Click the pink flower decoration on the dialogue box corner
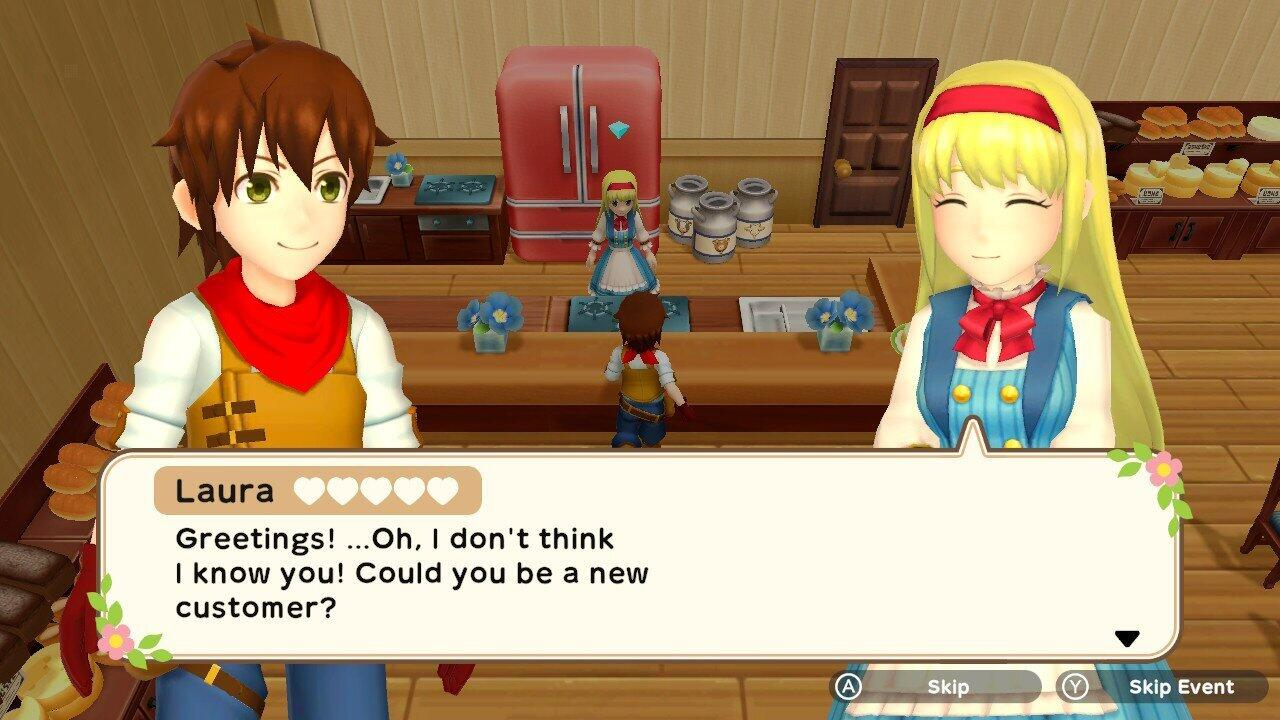Screen dimensions: 1280x720 (1162, 469)
